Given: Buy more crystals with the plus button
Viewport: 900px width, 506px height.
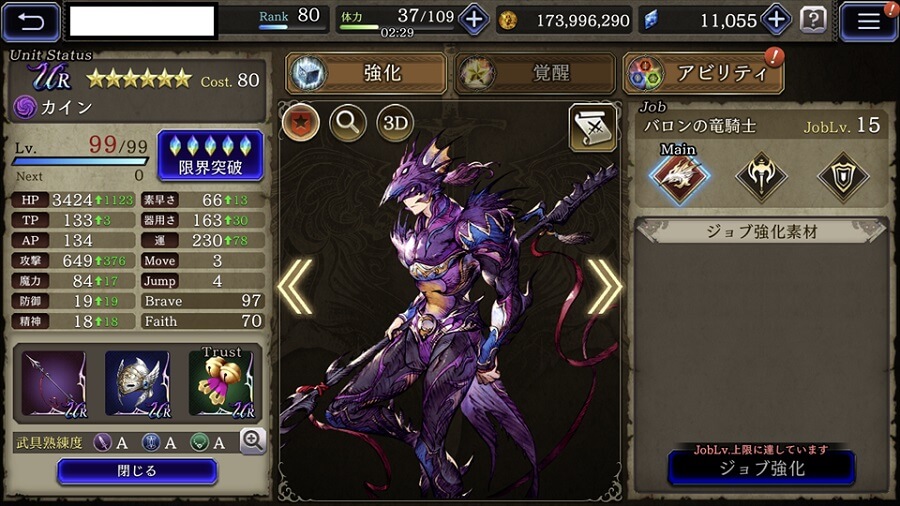Looking at the screenshot, I should (x=776, y=19).
